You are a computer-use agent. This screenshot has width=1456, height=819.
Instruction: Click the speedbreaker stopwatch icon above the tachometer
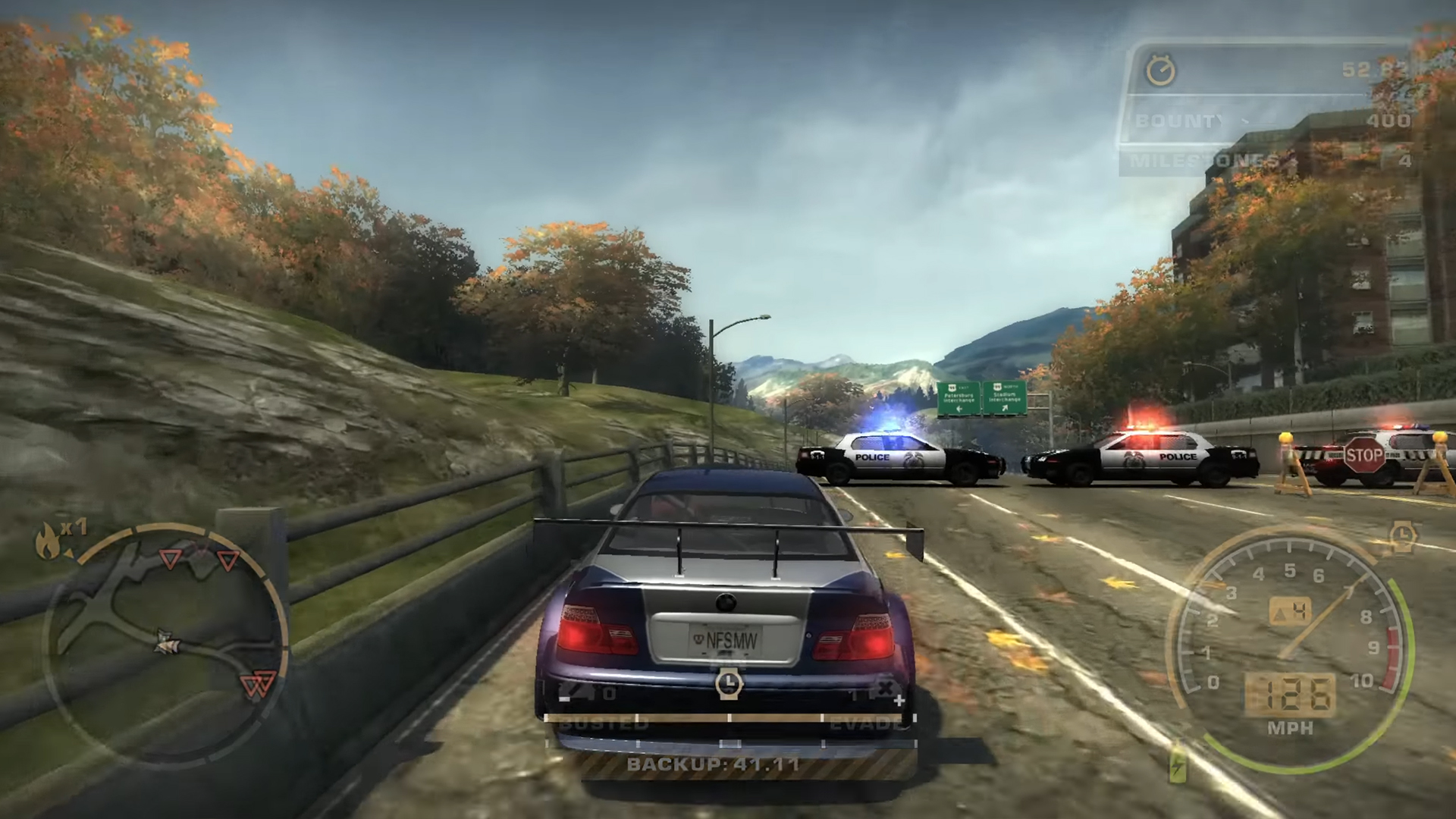pos(1403,535)
